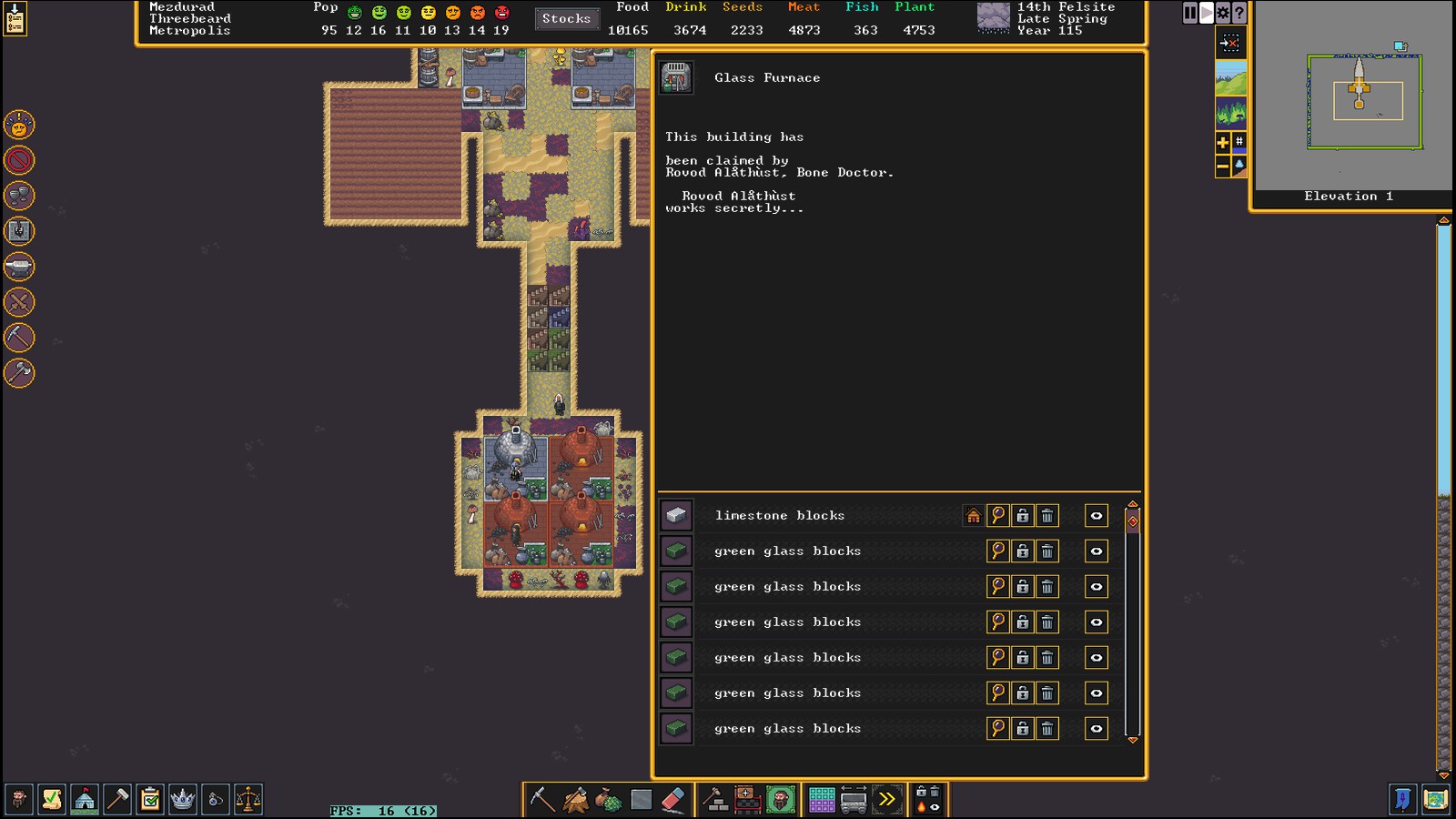Toggle the forbid lock for limestone blocks

[1023, 516]
